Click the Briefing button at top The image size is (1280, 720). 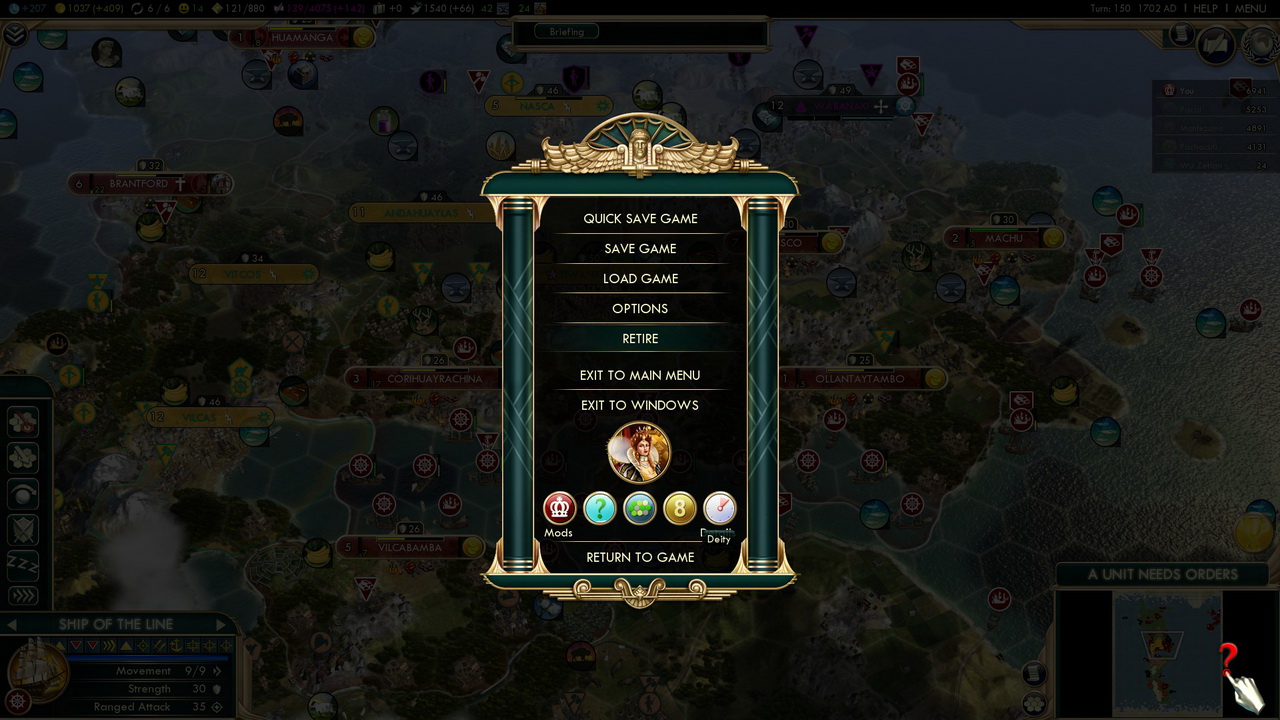click(x=566, y=31)
